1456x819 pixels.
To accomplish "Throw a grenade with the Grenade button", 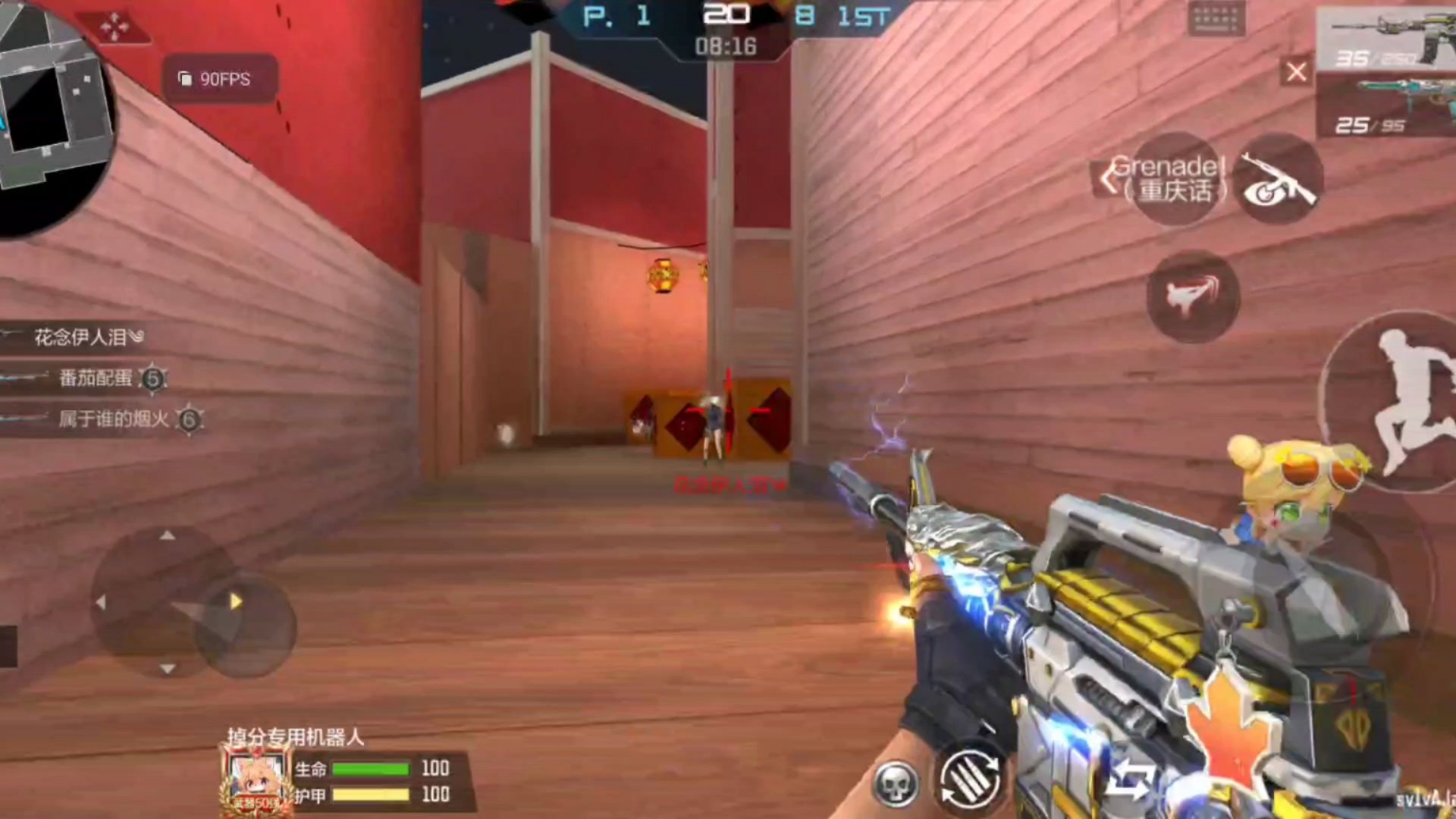I will pyautogui.click(x=1175, y=180).
